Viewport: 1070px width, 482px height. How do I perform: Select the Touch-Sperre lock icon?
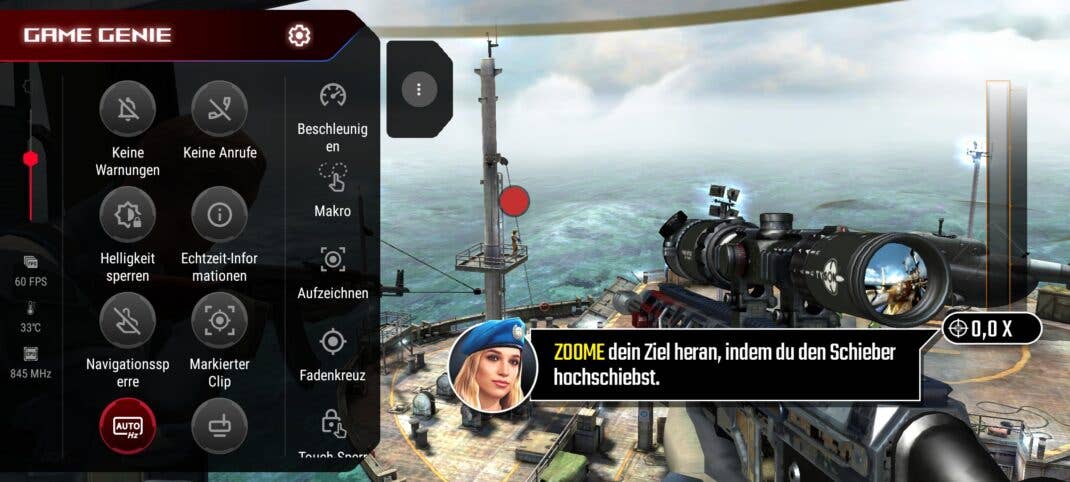tap(333, 423)
